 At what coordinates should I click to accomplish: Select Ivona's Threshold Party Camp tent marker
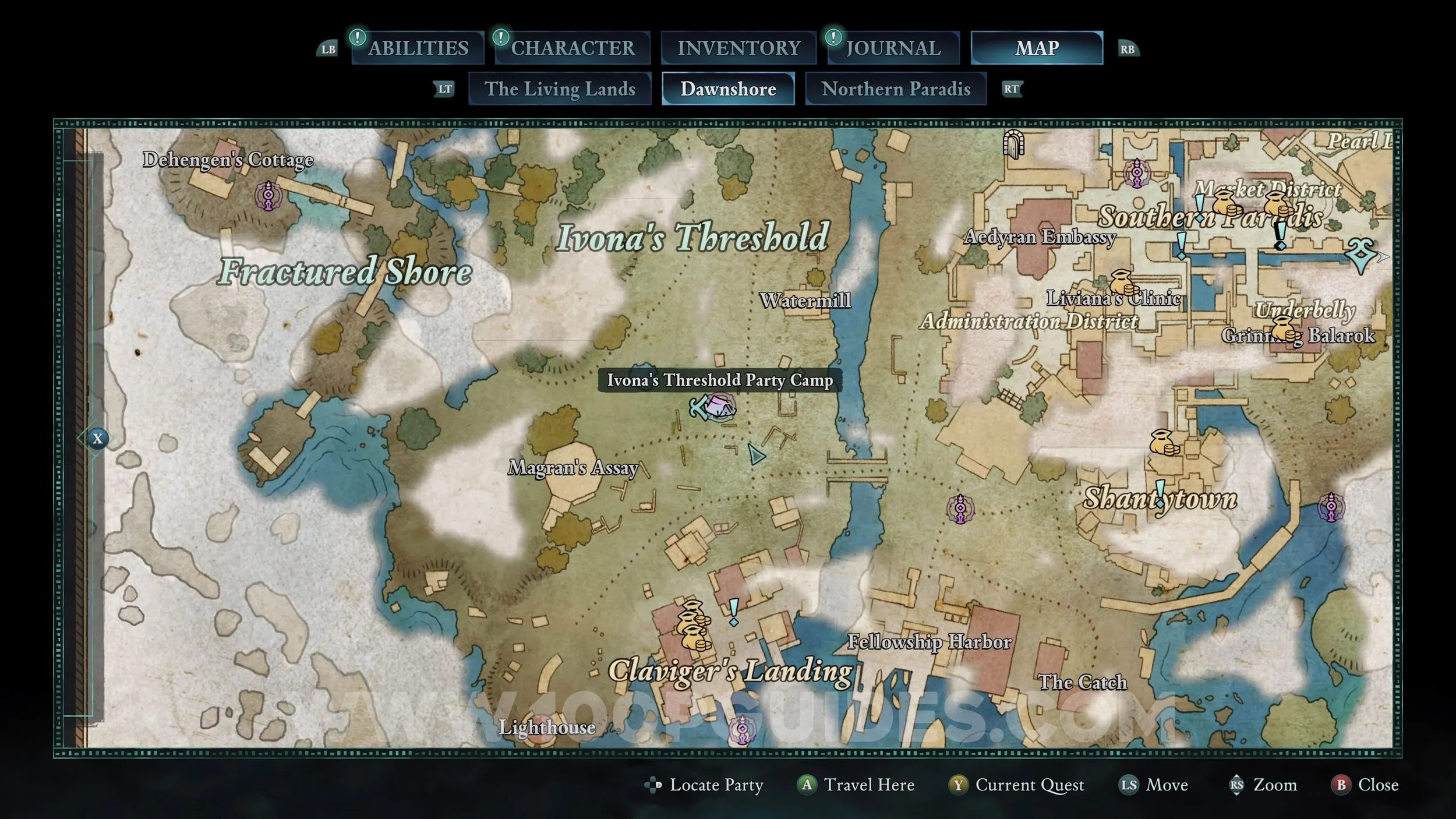[x=721, y=407]
